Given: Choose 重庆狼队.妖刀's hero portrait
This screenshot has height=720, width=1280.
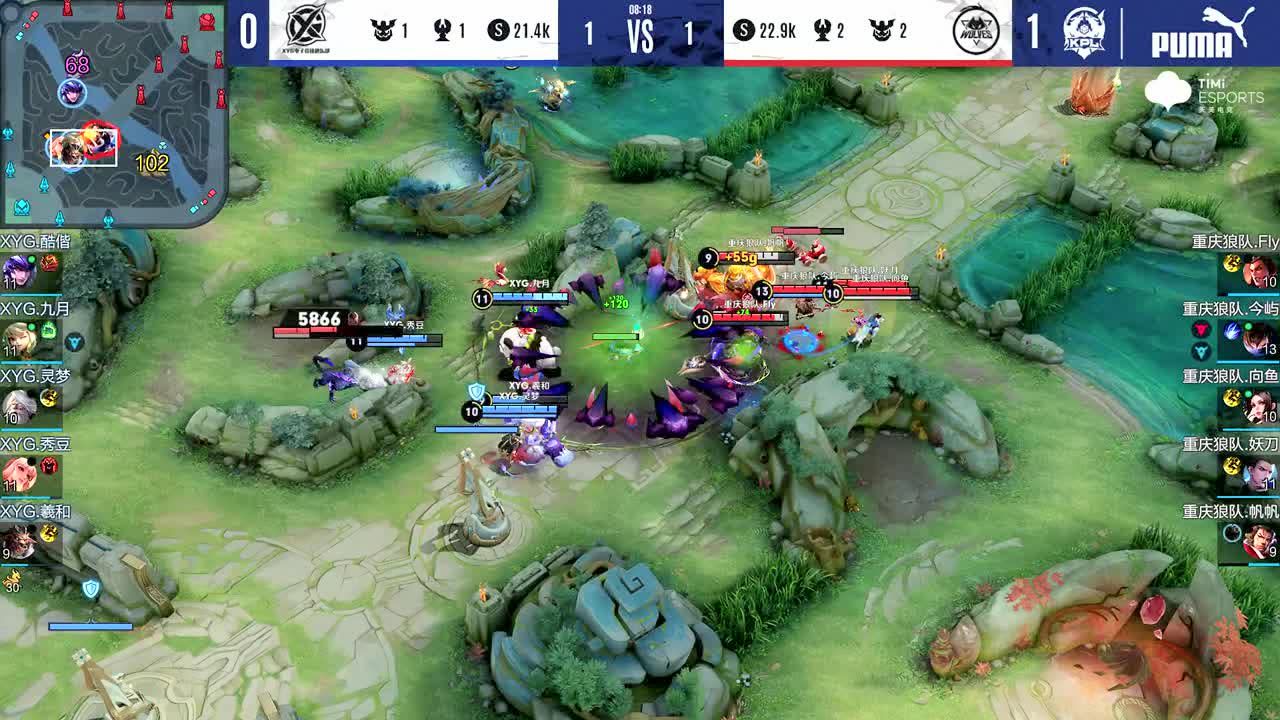Looking at the screenshot, I should (1261, 473).
